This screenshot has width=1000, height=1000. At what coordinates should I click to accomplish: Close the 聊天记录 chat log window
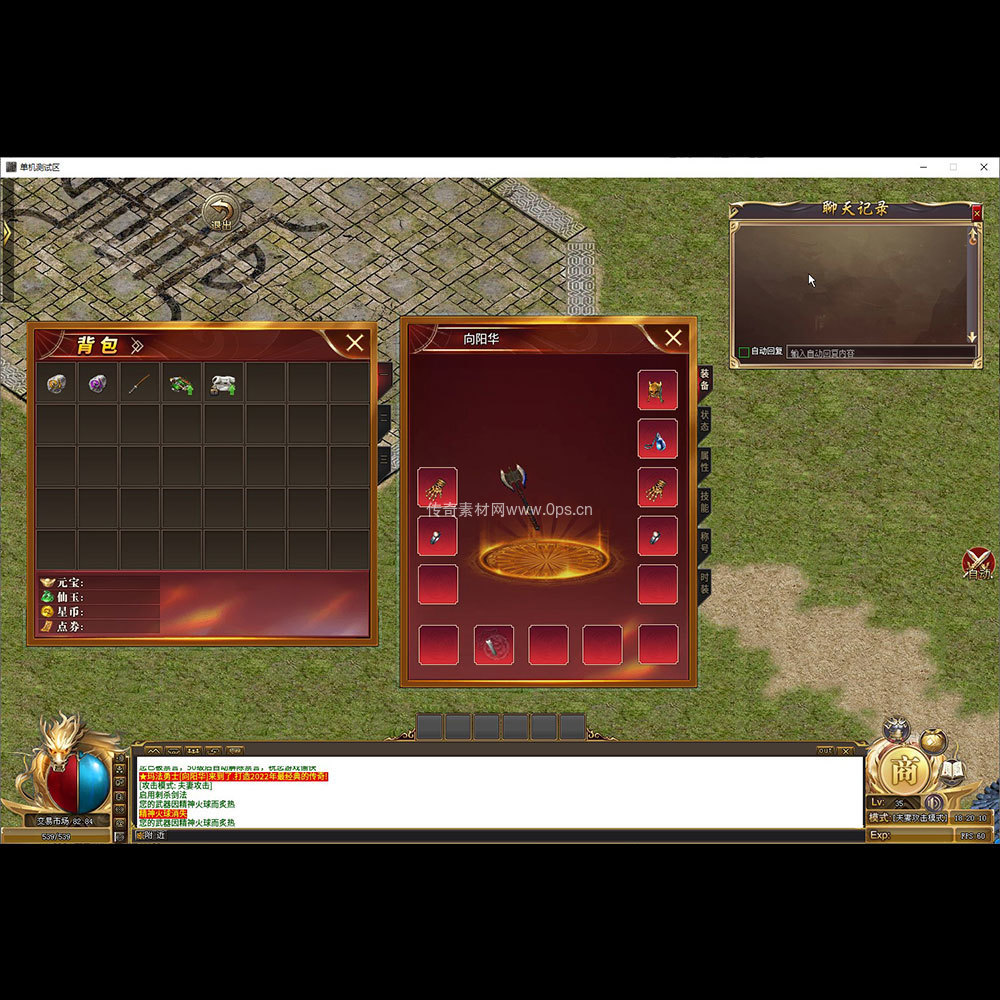(x=977, y=212)
